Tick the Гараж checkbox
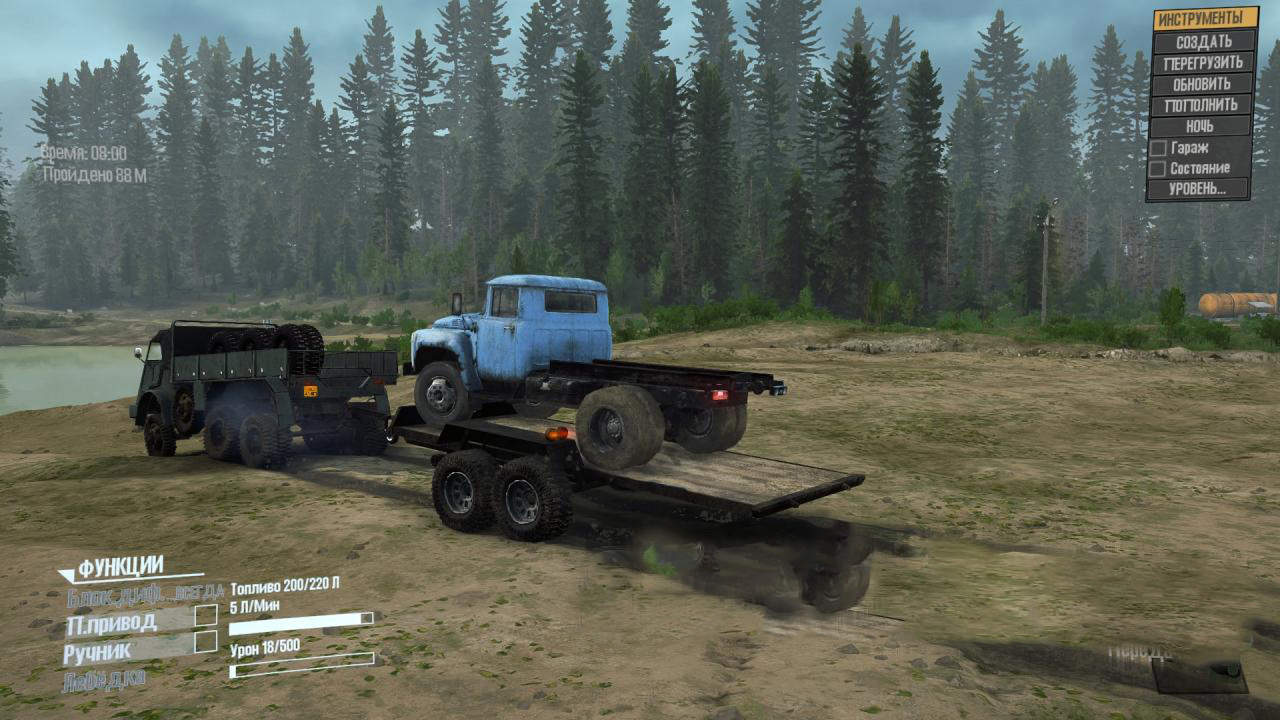Image resolution: width=1280 pixels, height=720 pixels. (x=1157, y=148)
